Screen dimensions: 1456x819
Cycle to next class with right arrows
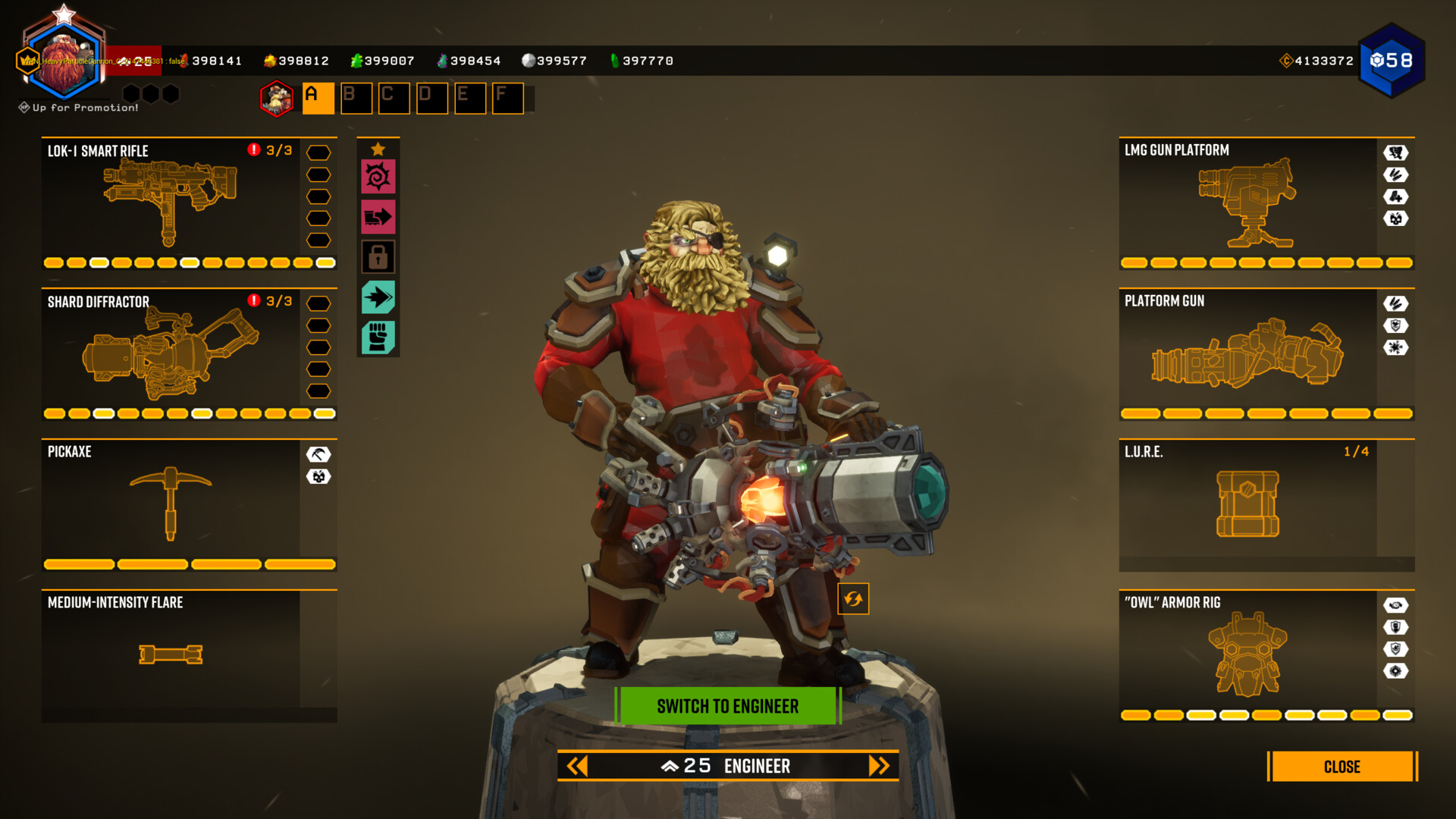878,766
